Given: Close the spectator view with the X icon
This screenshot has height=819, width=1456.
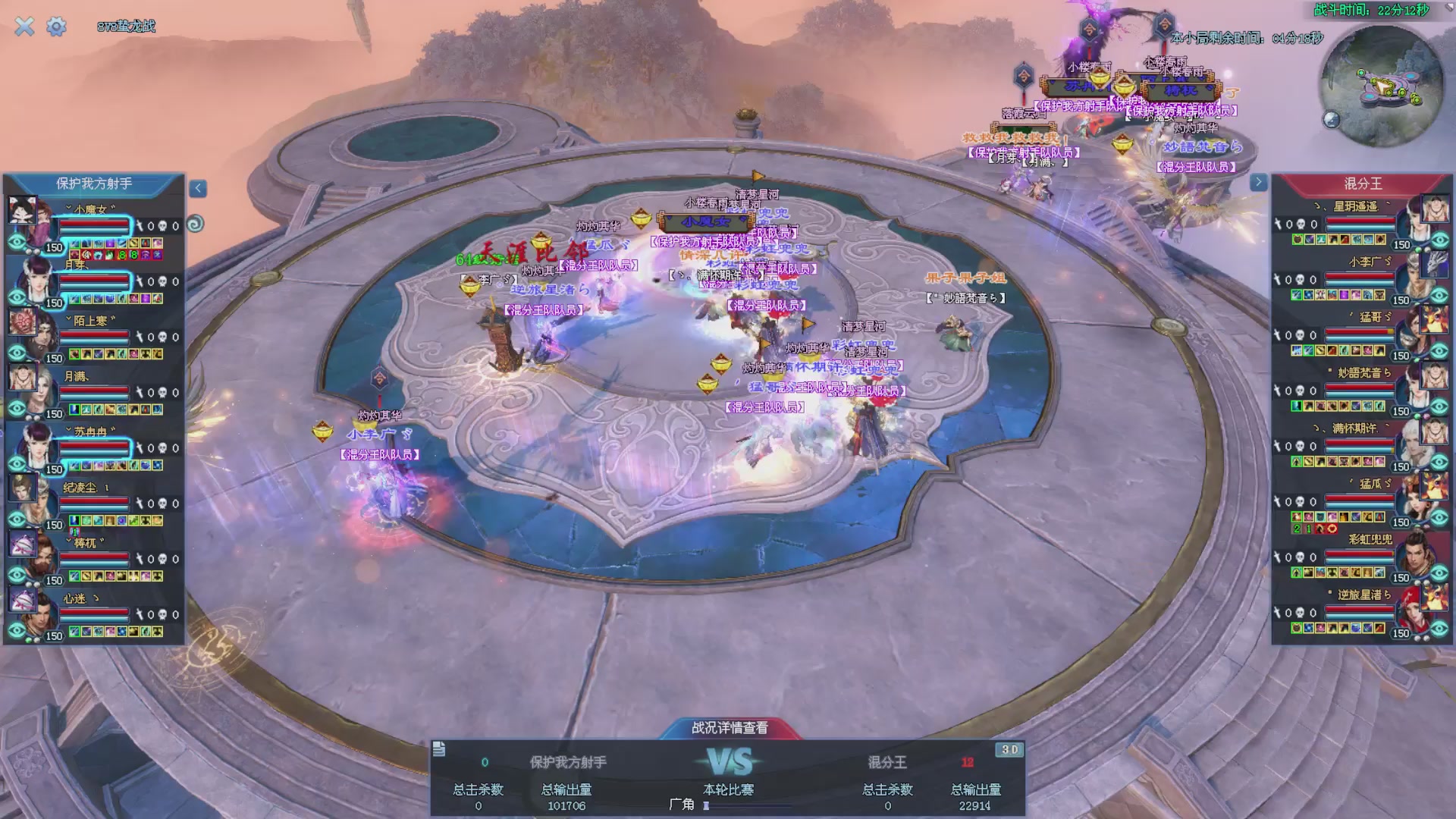Looking at the screenshot, I should click(24, 27).
